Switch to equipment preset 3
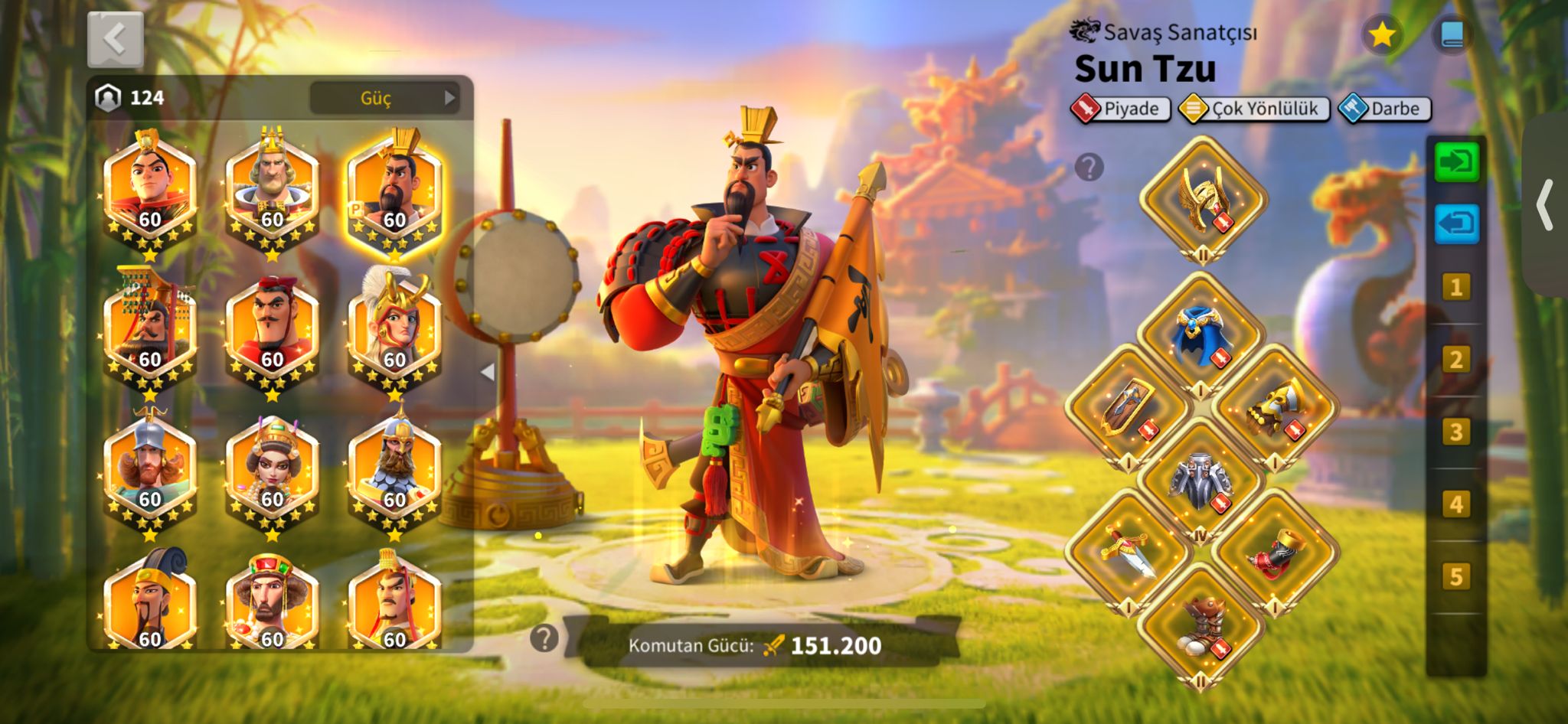Viewport: 1568px width, 724px height. [x=1455, y=432]
